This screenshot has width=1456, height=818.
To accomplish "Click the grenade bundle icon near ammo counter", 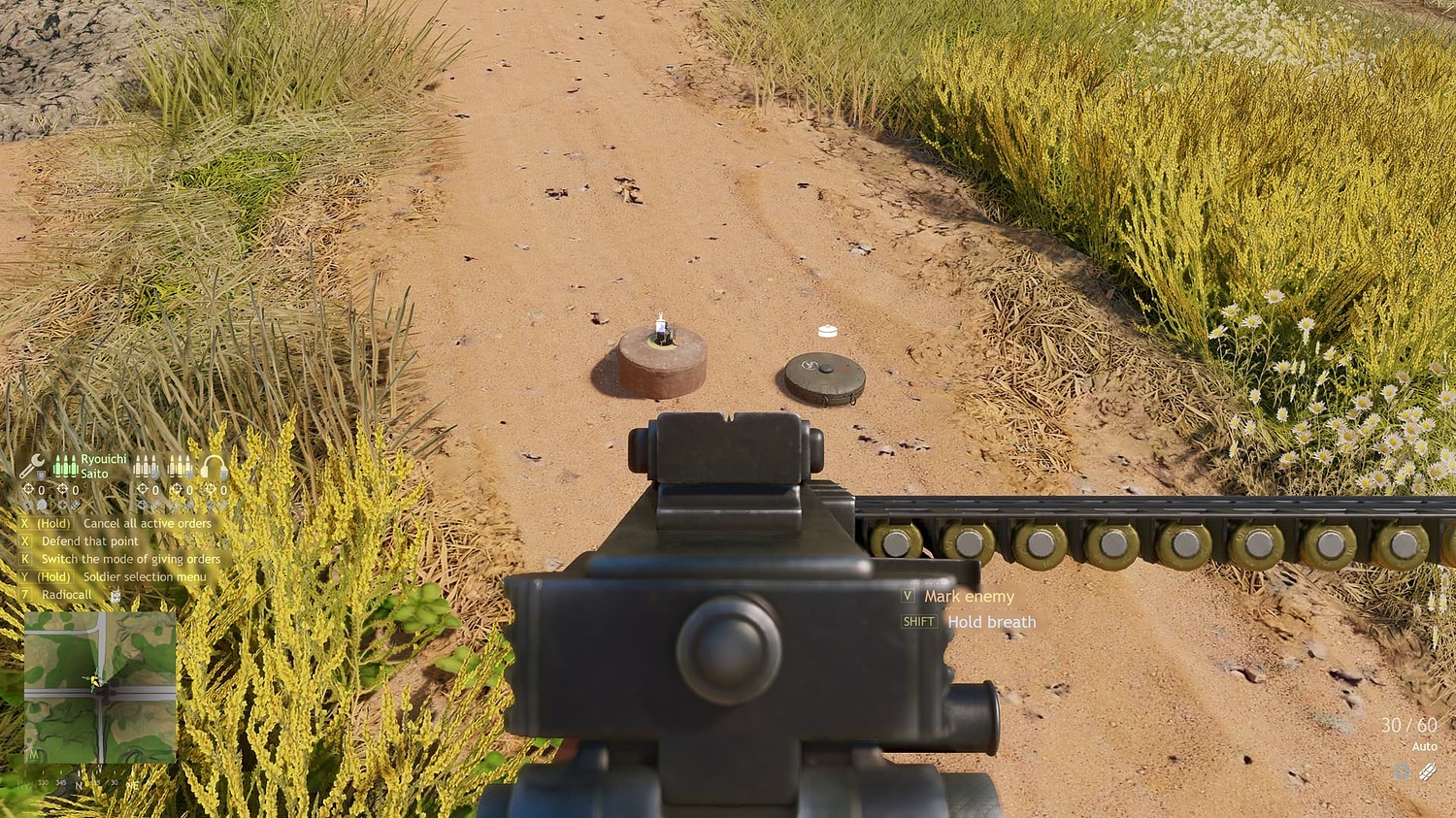I will tap(1428, 772).
